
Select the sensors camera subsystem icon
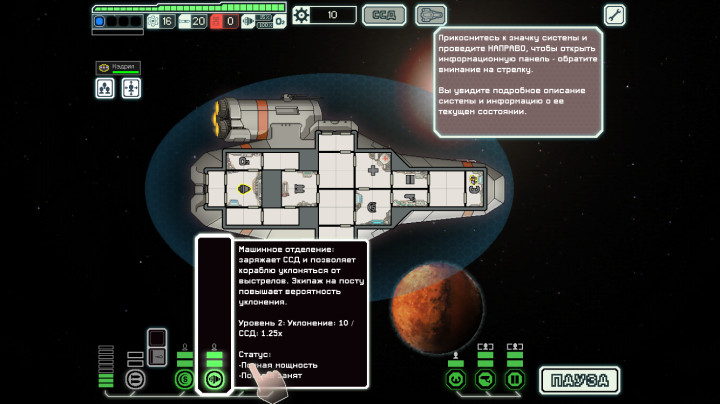coord(486,379)
